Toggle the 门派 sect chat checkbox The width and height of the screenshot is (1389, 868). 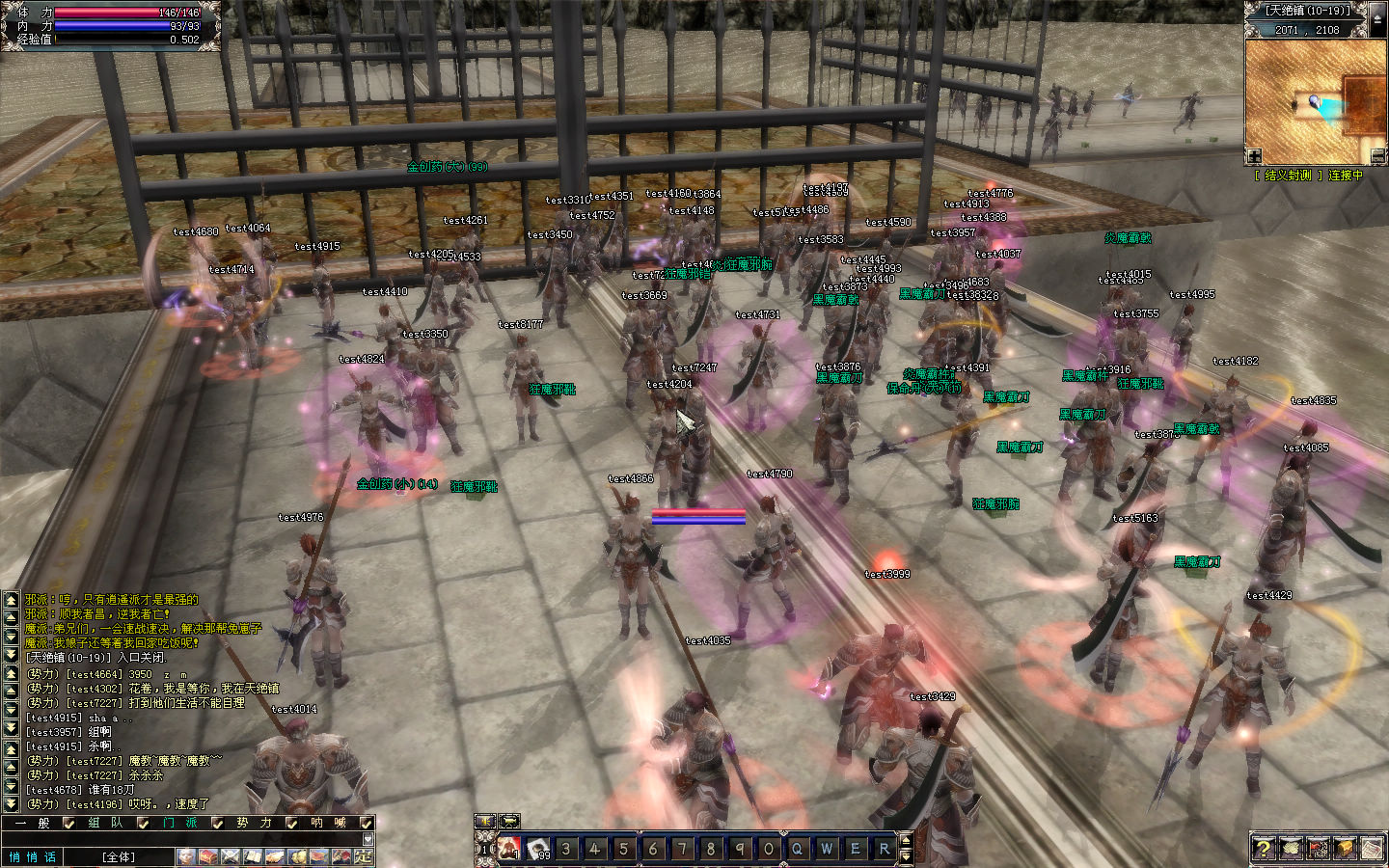pos(217,823)
